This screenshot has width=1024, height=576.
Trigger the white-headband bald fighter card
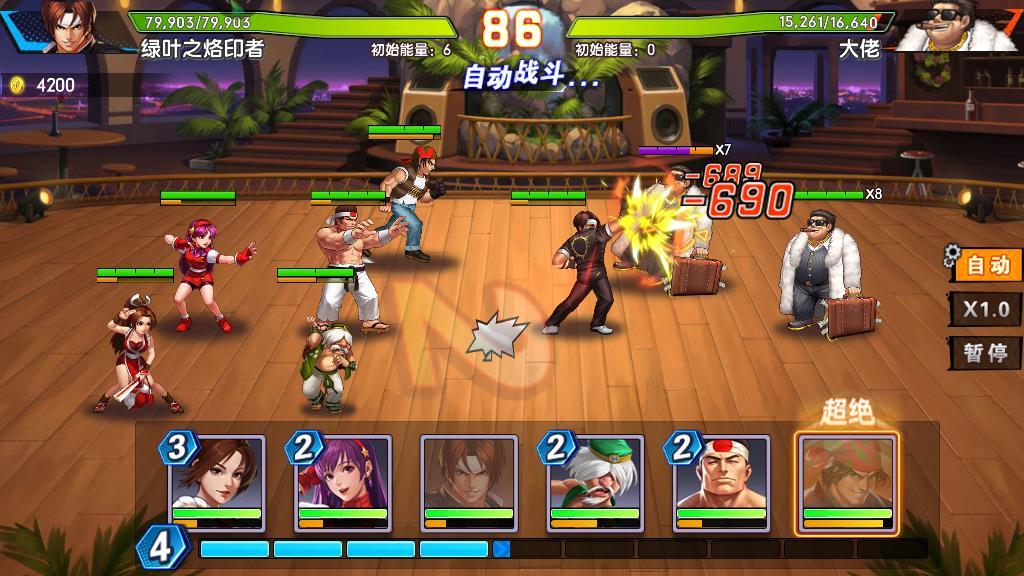721,481
